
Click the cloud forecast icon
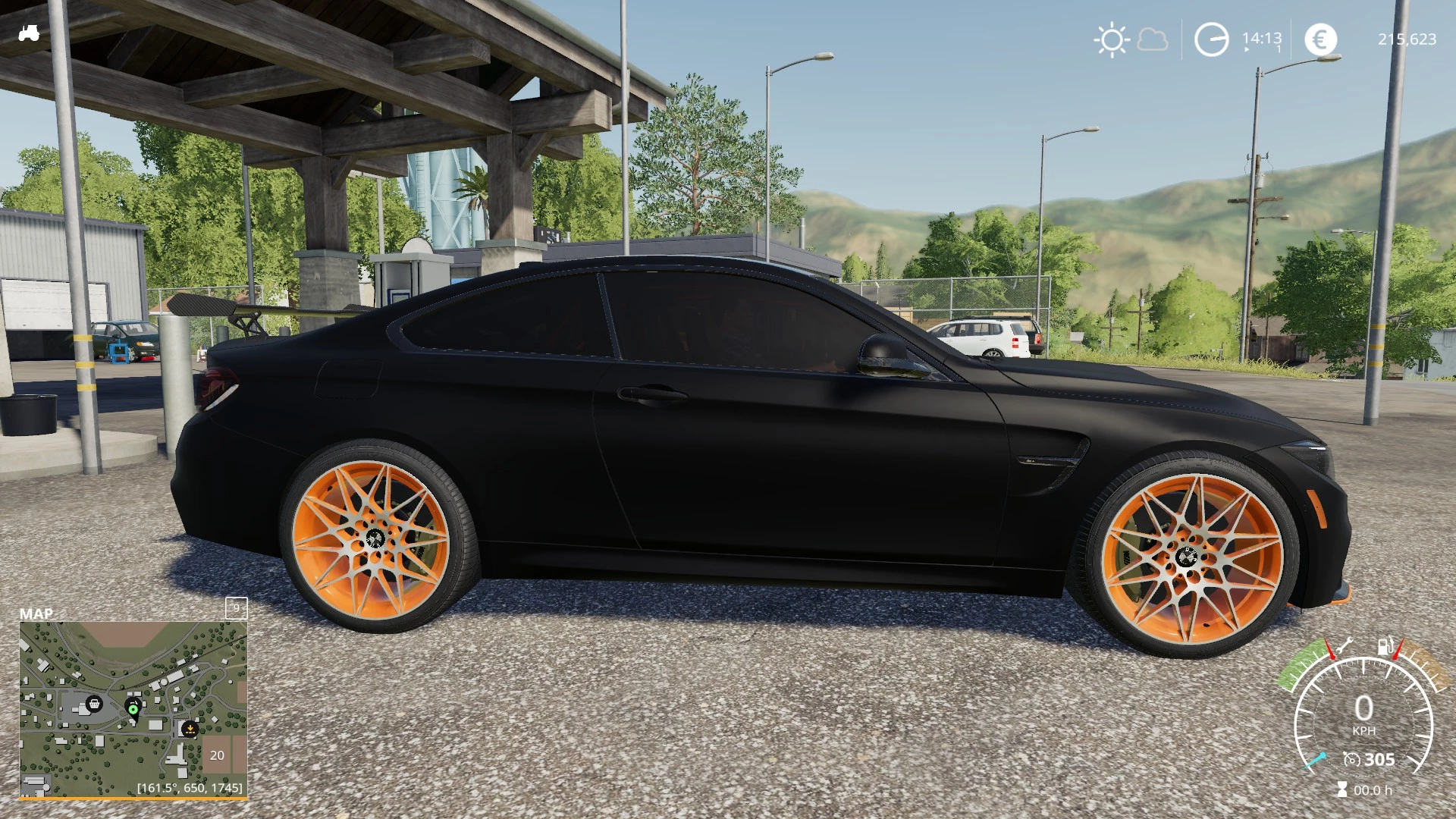[x=1153, y=39]
